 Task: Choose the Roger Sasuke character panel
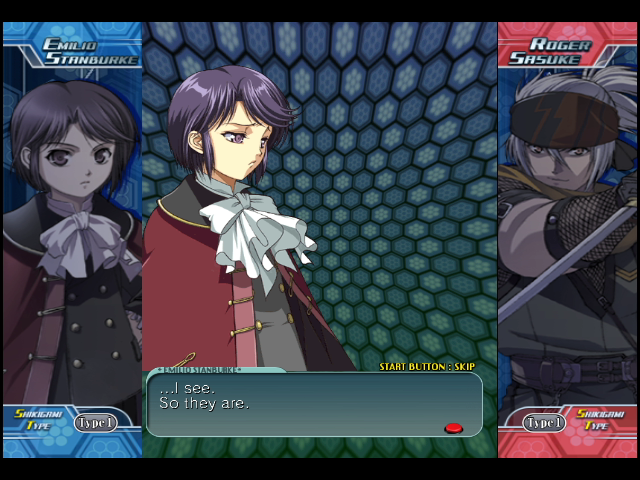pyautogui.click(x=568, y=230)
